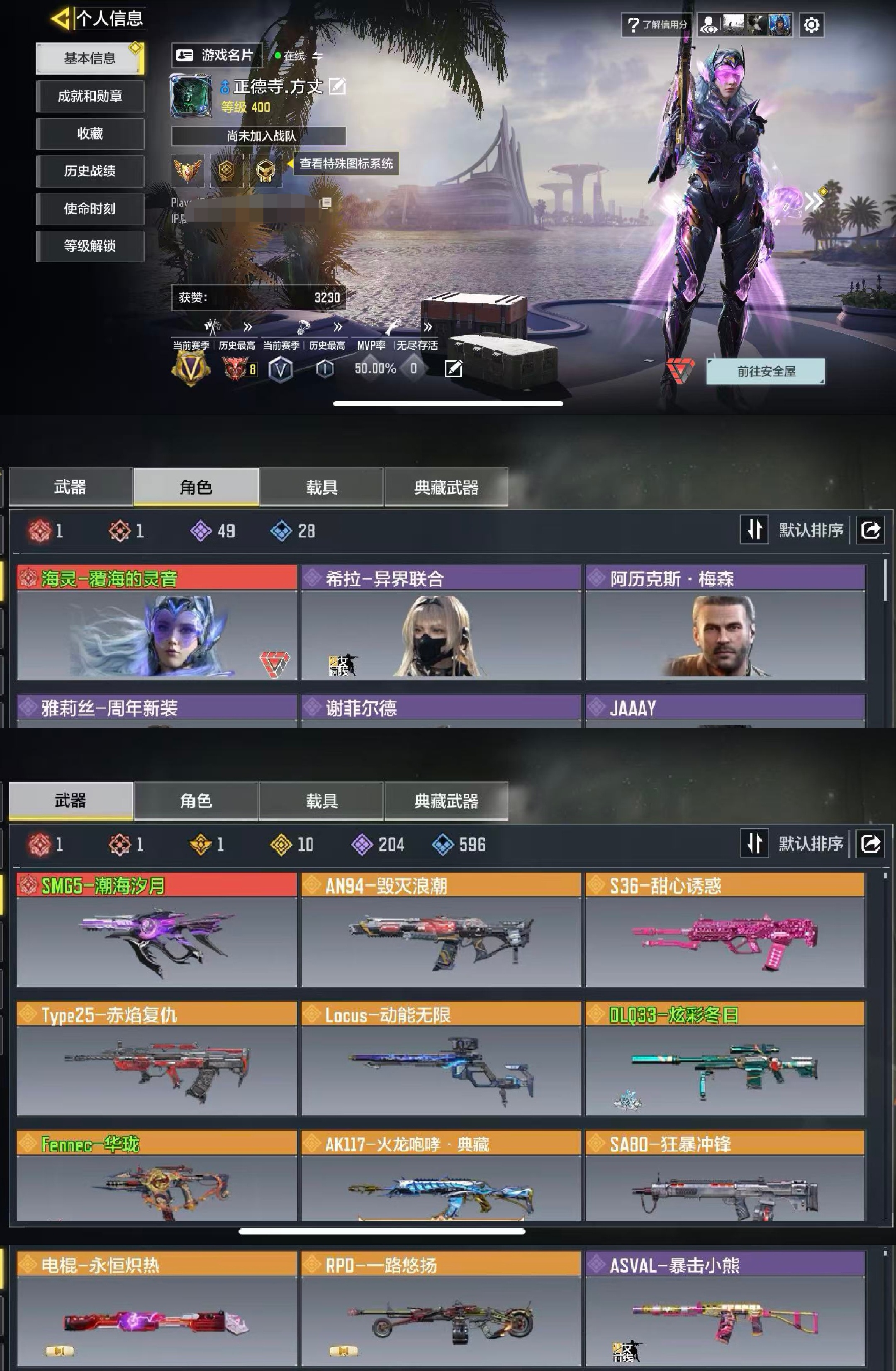This screenshot has width=896, height=1371.
Task: Click the game name card 游戏名片 icon
Action: [x=185, y=55]
